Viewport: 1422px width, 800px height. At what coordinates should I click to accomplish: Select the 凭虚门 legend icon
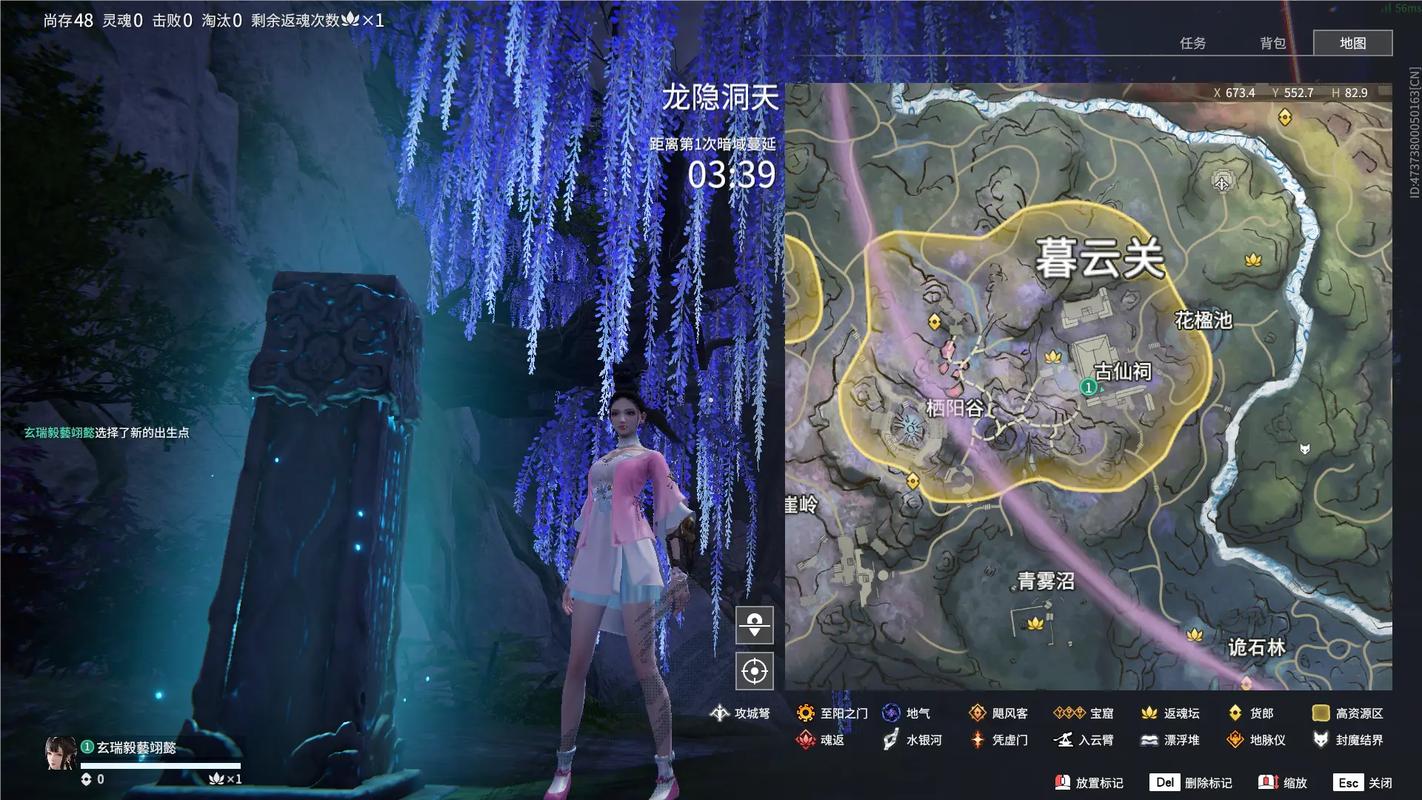pos(975,741)
